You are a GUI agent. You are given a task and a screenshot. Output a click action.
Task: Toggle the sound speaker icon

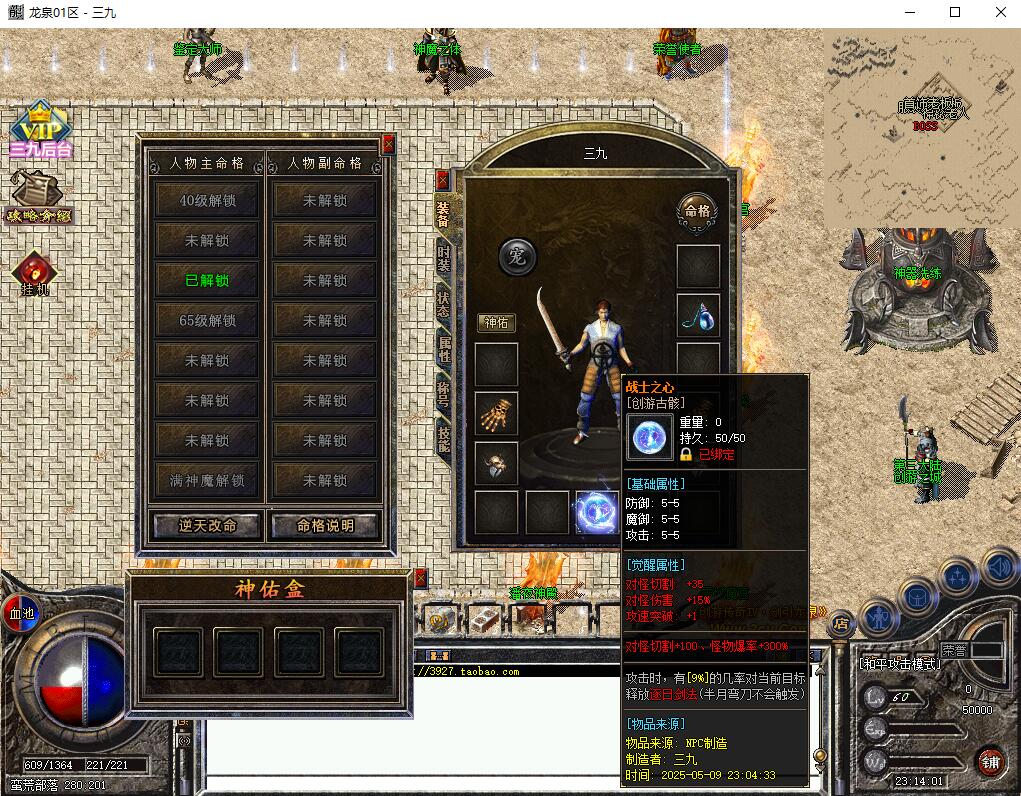[999, 568]
